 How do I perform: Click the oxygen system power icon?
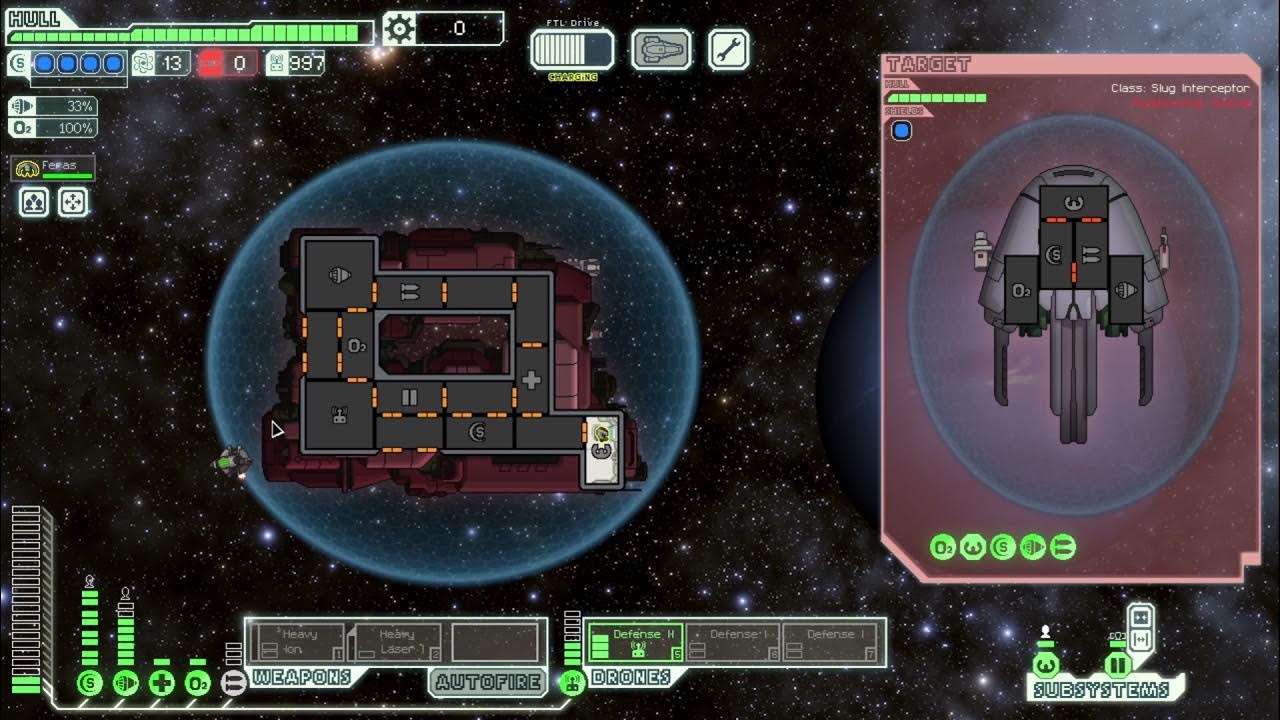point(198,683)
